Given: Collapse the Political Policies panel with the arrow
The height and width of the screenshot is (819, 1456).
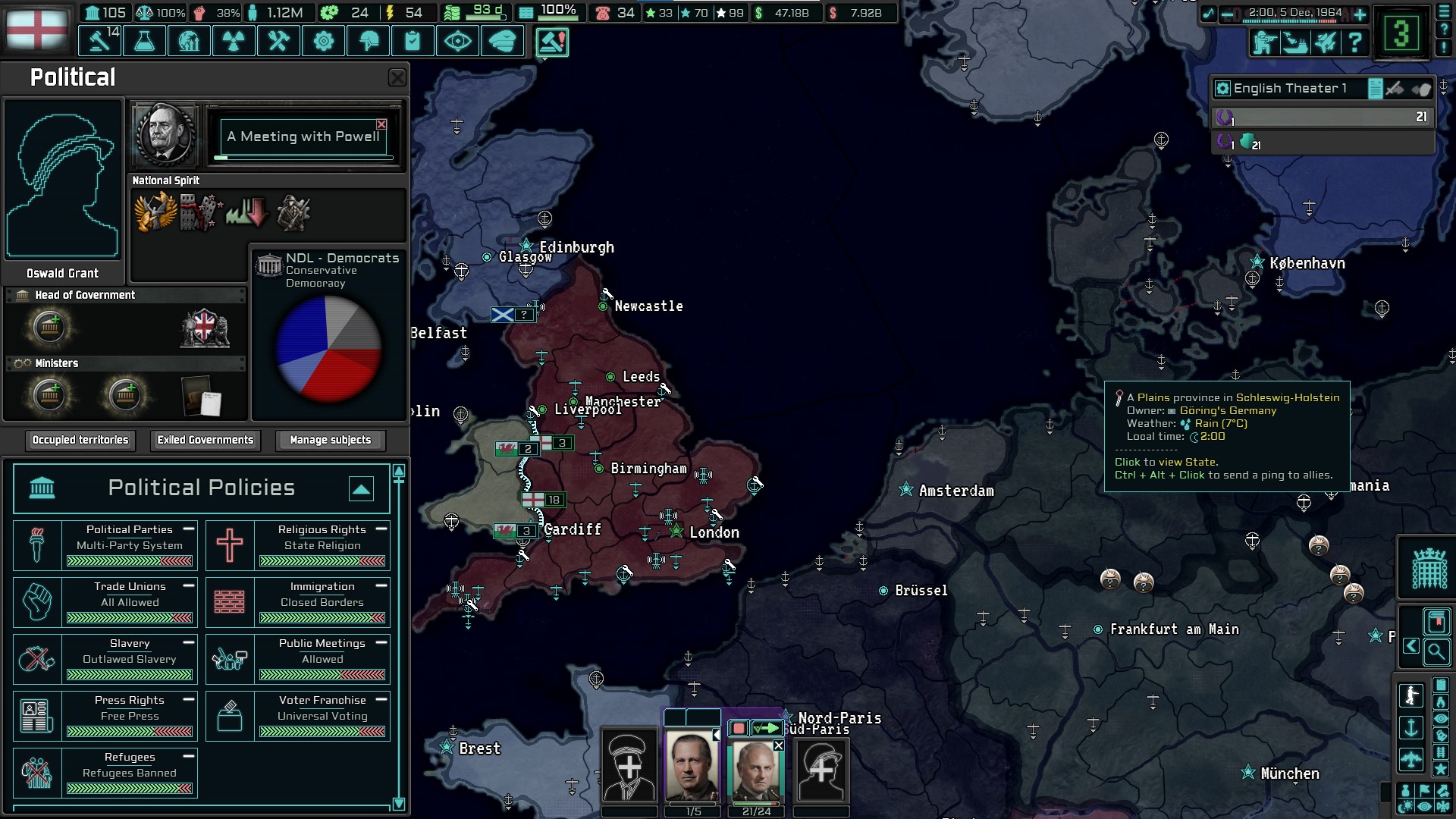Looking at the screenshot, I should pos(362,489).
